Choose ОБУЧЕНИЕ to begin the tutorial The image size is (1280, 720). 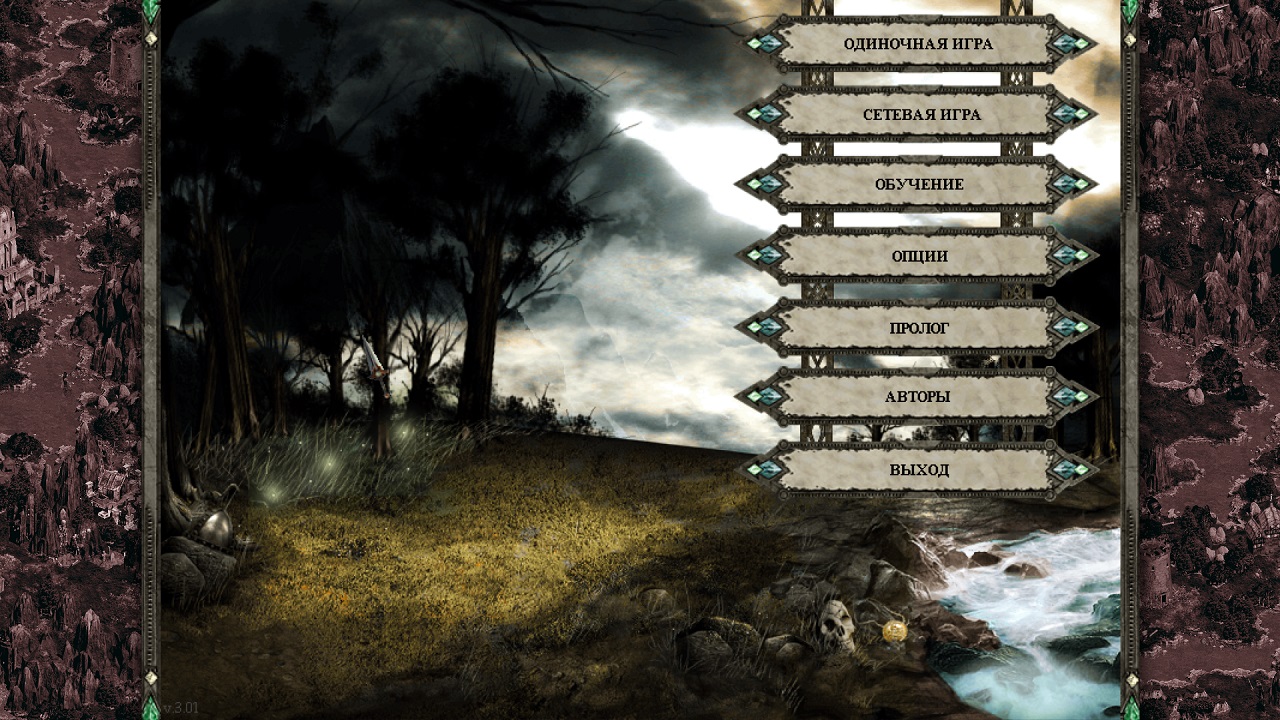point(917,185)
